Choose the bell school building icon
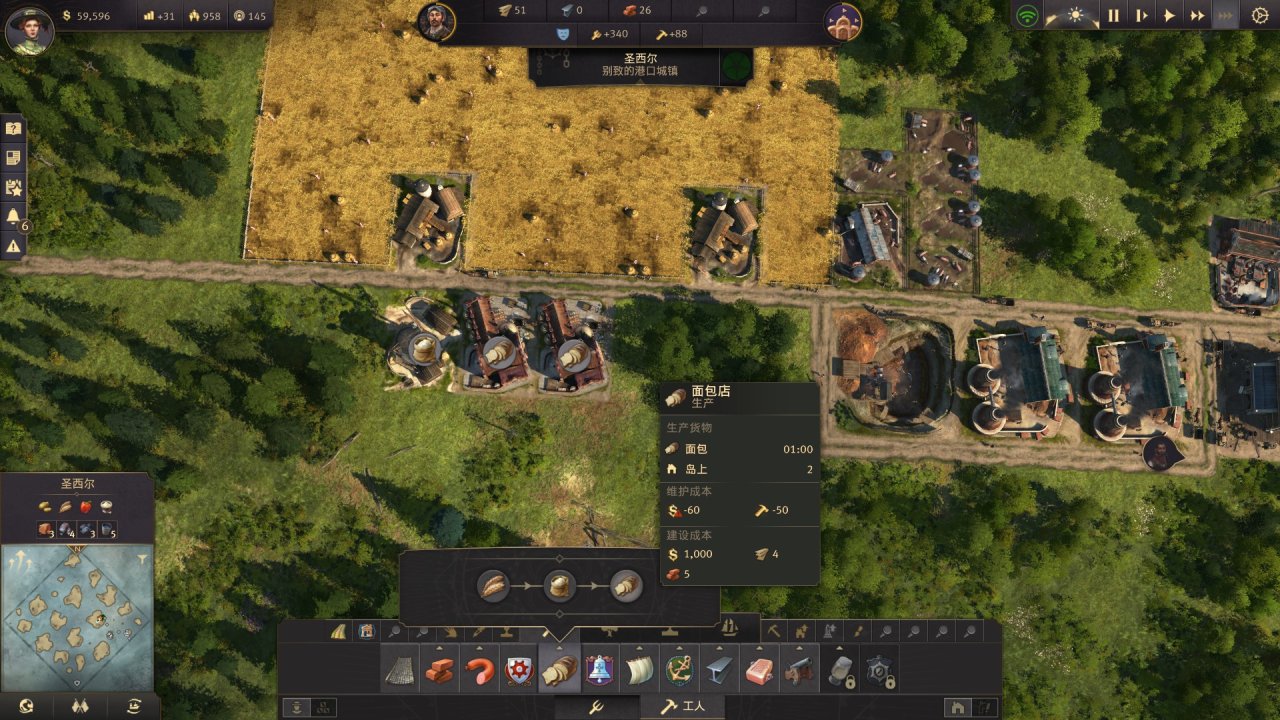Screen dimensions: 1280x720 pyautogui.click(x=599, y=670)
